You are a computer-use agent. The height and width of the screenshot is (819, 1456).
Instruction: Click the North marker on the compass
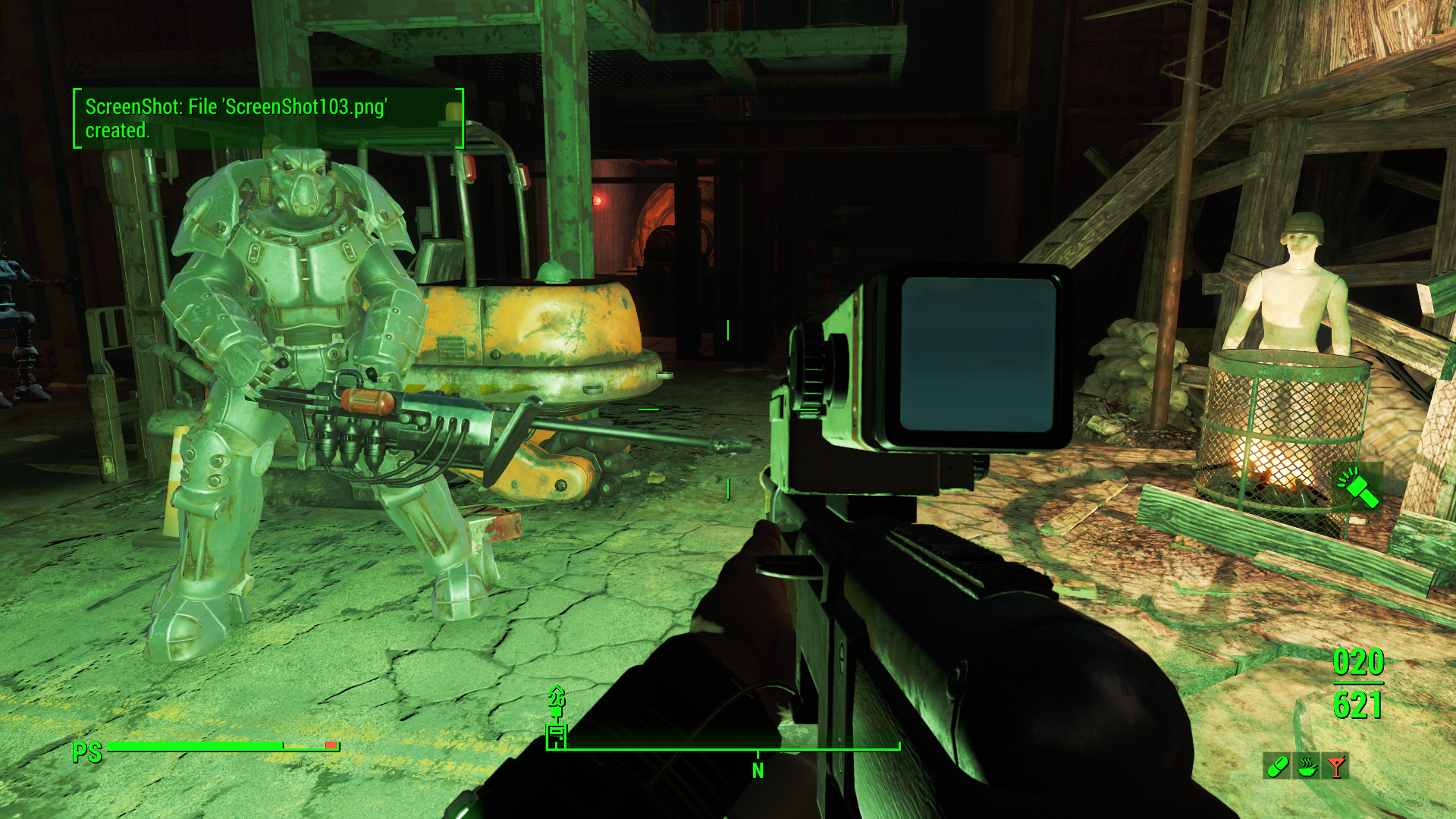tap(758, 770)
